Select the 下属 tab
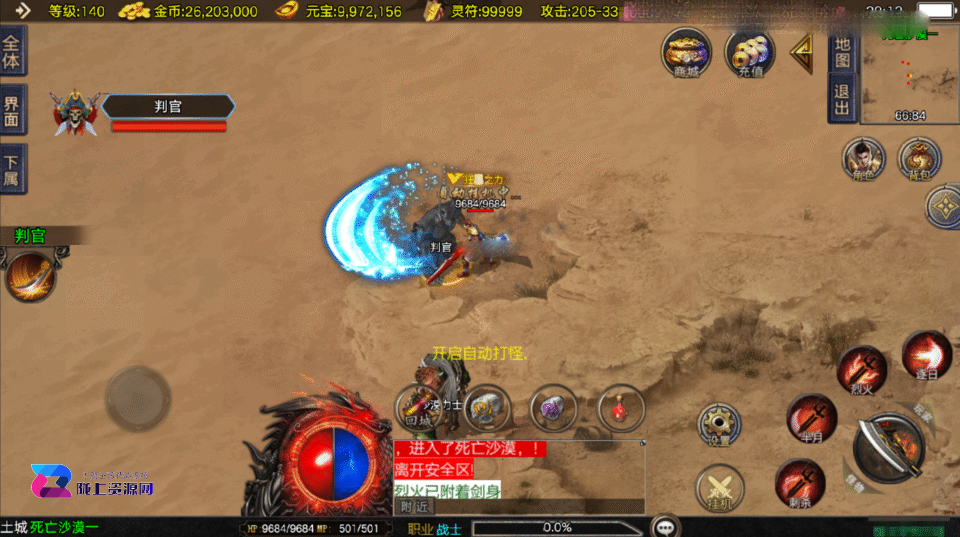960x537 pixels. pyautogui.click(x=12, y=169)
